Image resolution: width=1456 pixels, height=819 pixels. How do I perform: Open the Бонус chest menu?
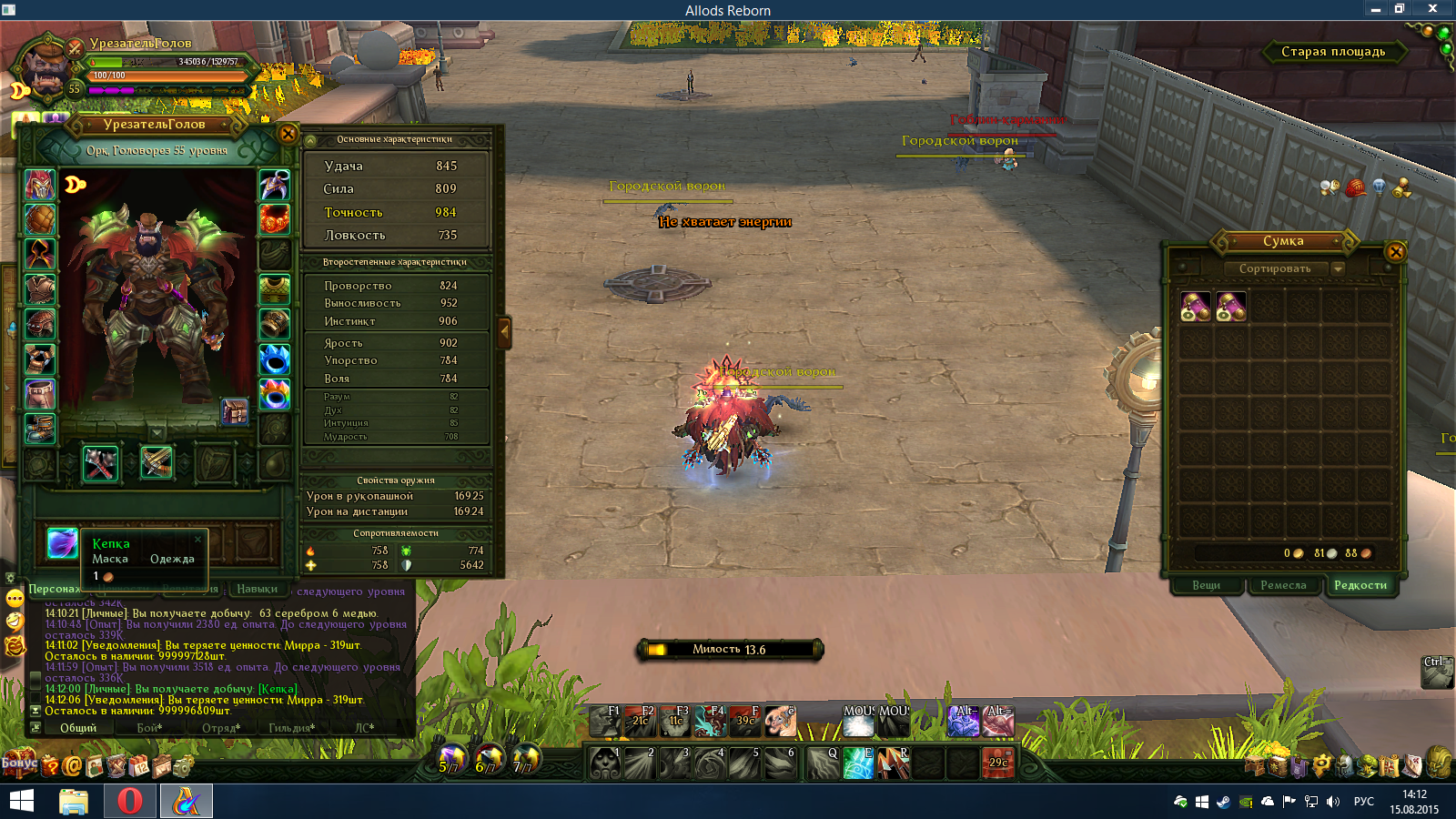pyautogui.click(x=18, y=763)
